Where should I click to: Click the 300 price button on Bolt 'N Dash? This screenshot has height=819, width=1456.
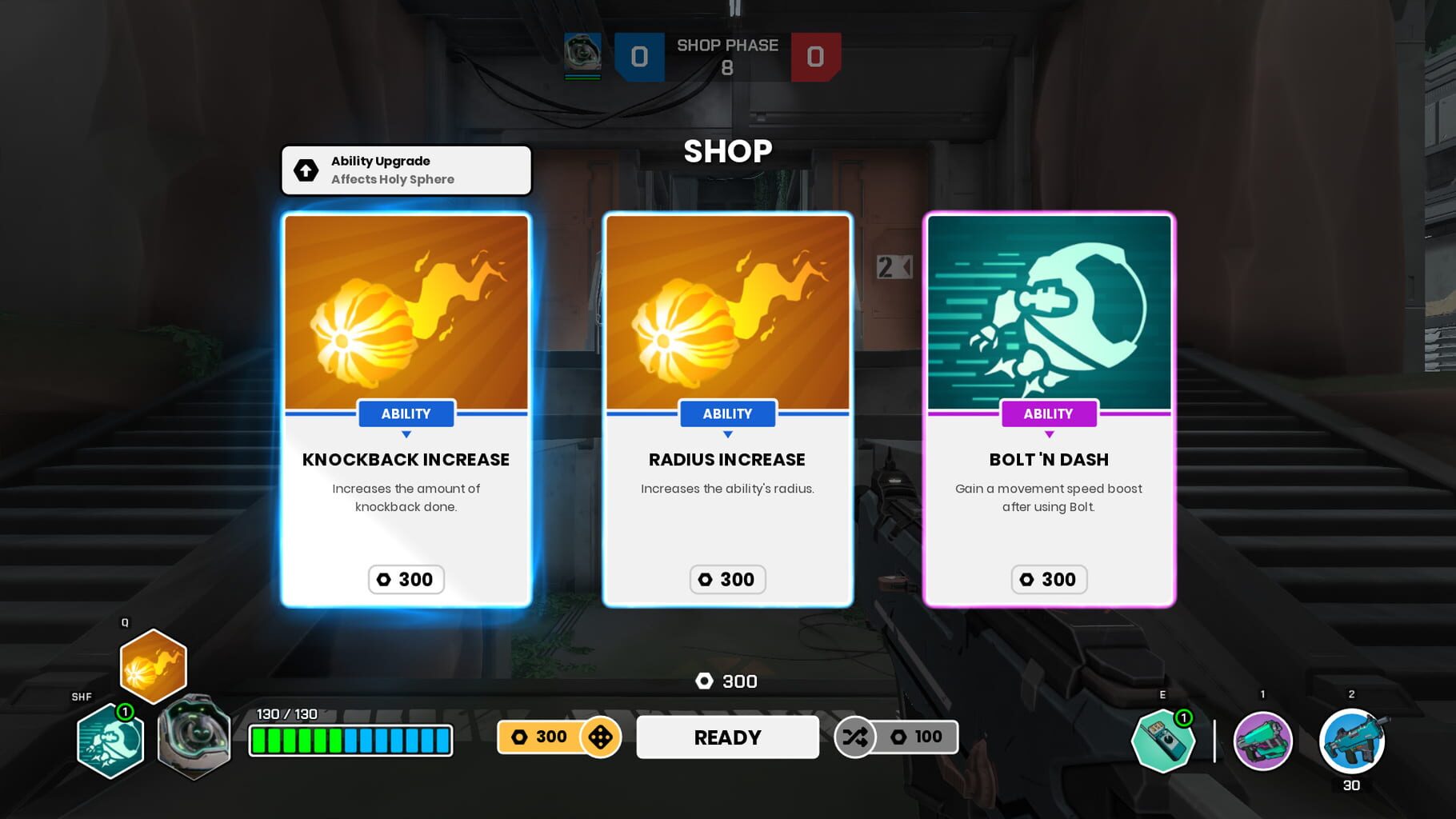point(1049,579)
